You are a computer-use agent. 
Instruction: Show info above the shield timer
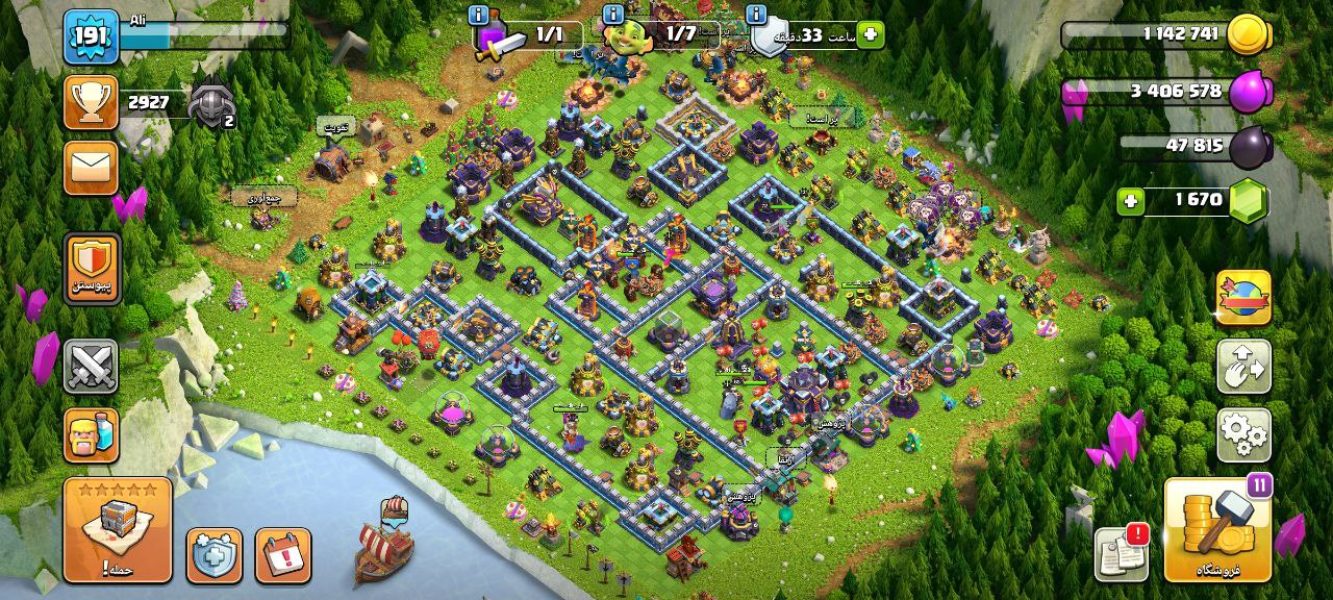coord(757,14)
